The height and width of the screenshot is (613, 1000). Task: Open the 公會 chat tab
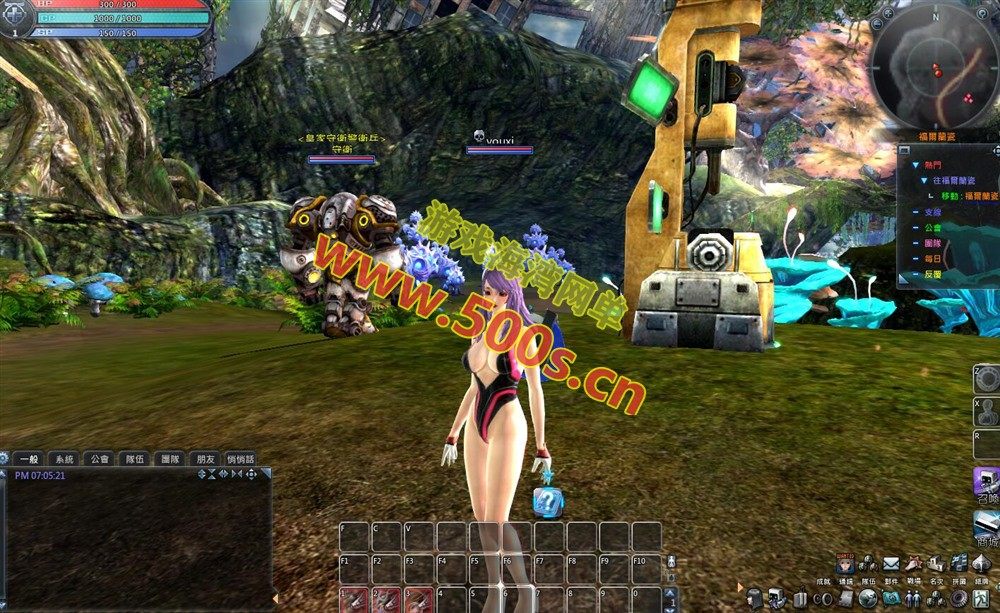point(100,459)
